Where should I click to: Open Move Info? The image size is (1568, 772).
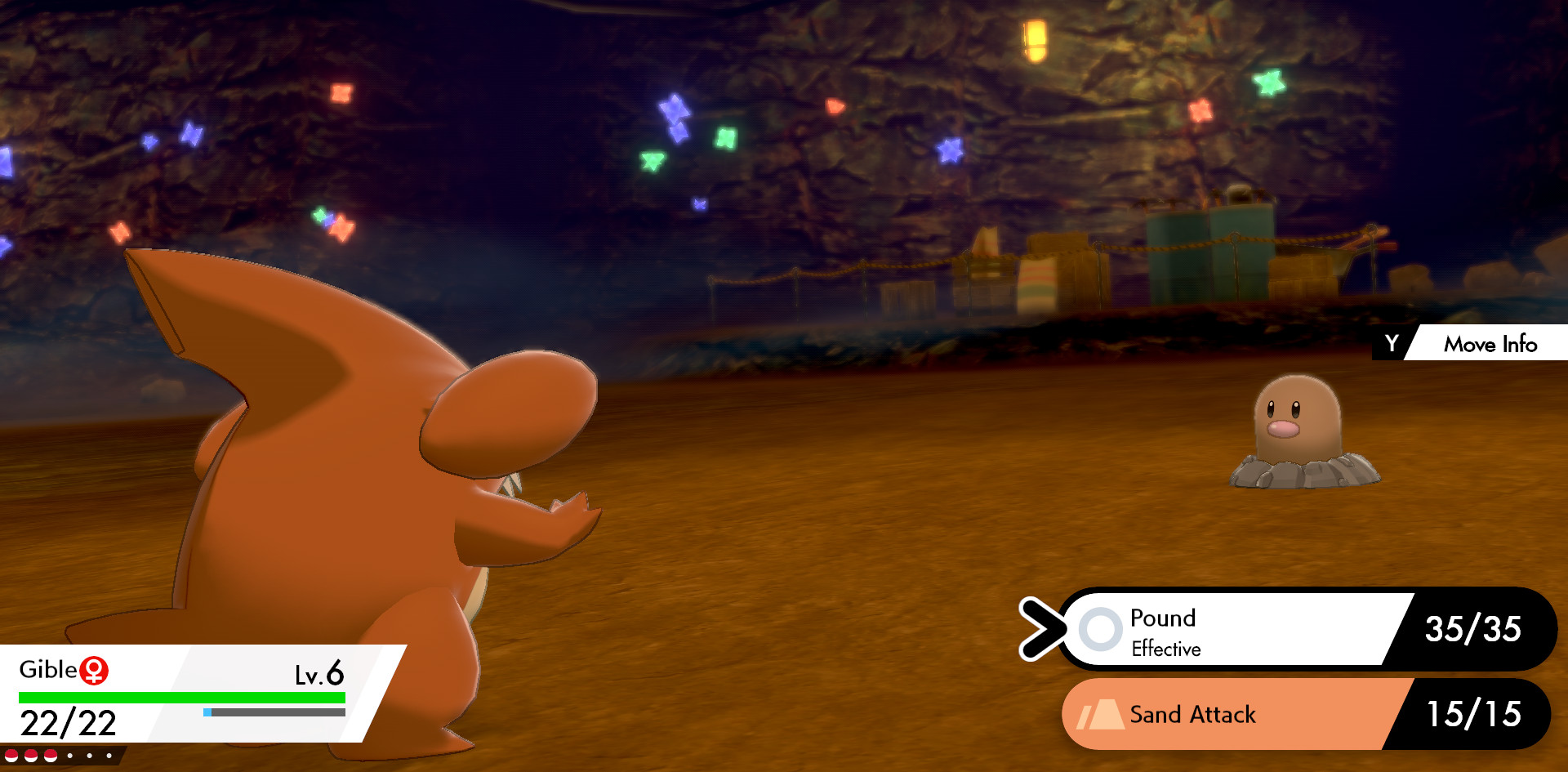point(1489,344)
